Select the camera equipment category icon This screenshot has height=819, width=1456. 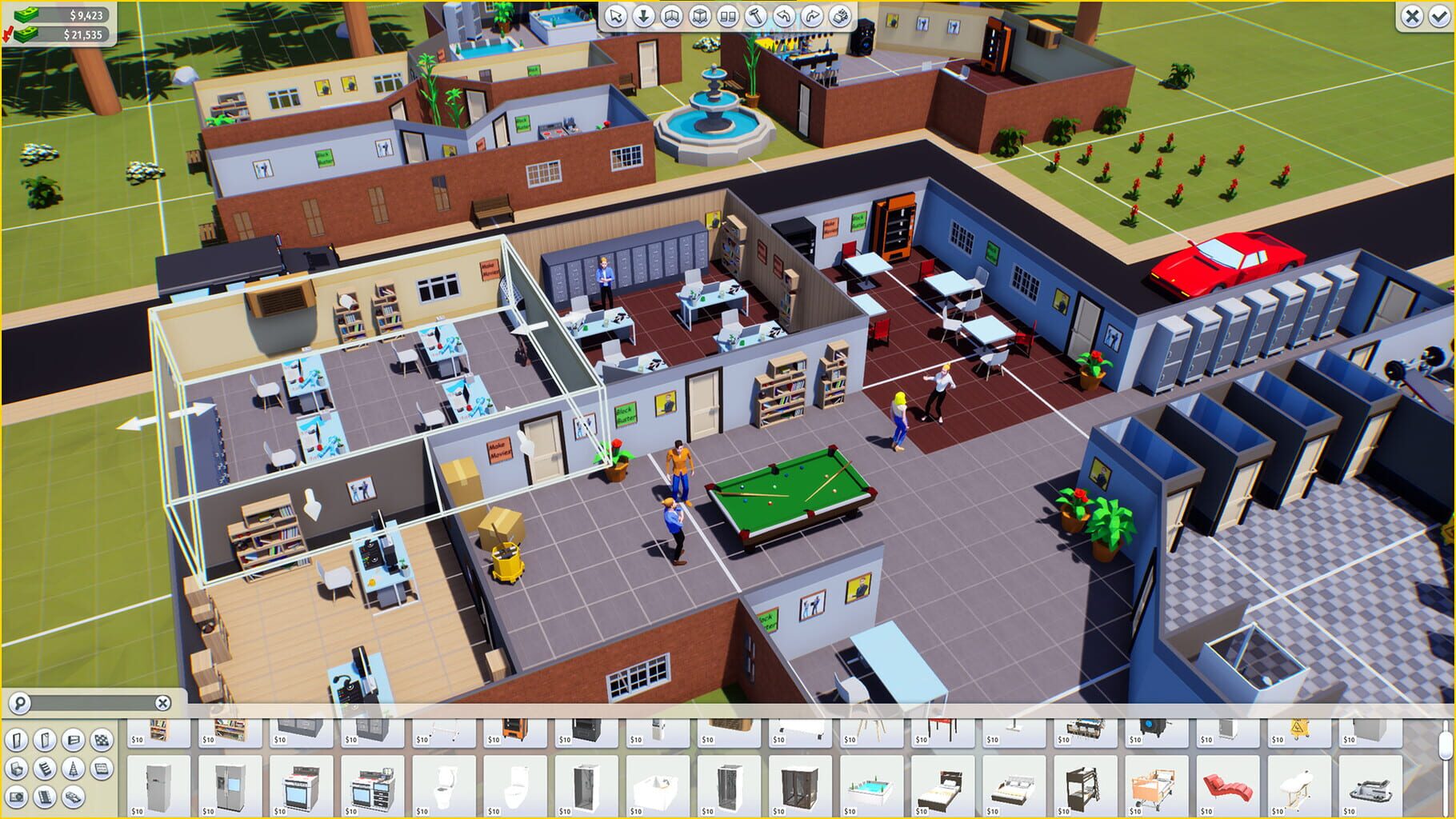(x=17, y=797)
